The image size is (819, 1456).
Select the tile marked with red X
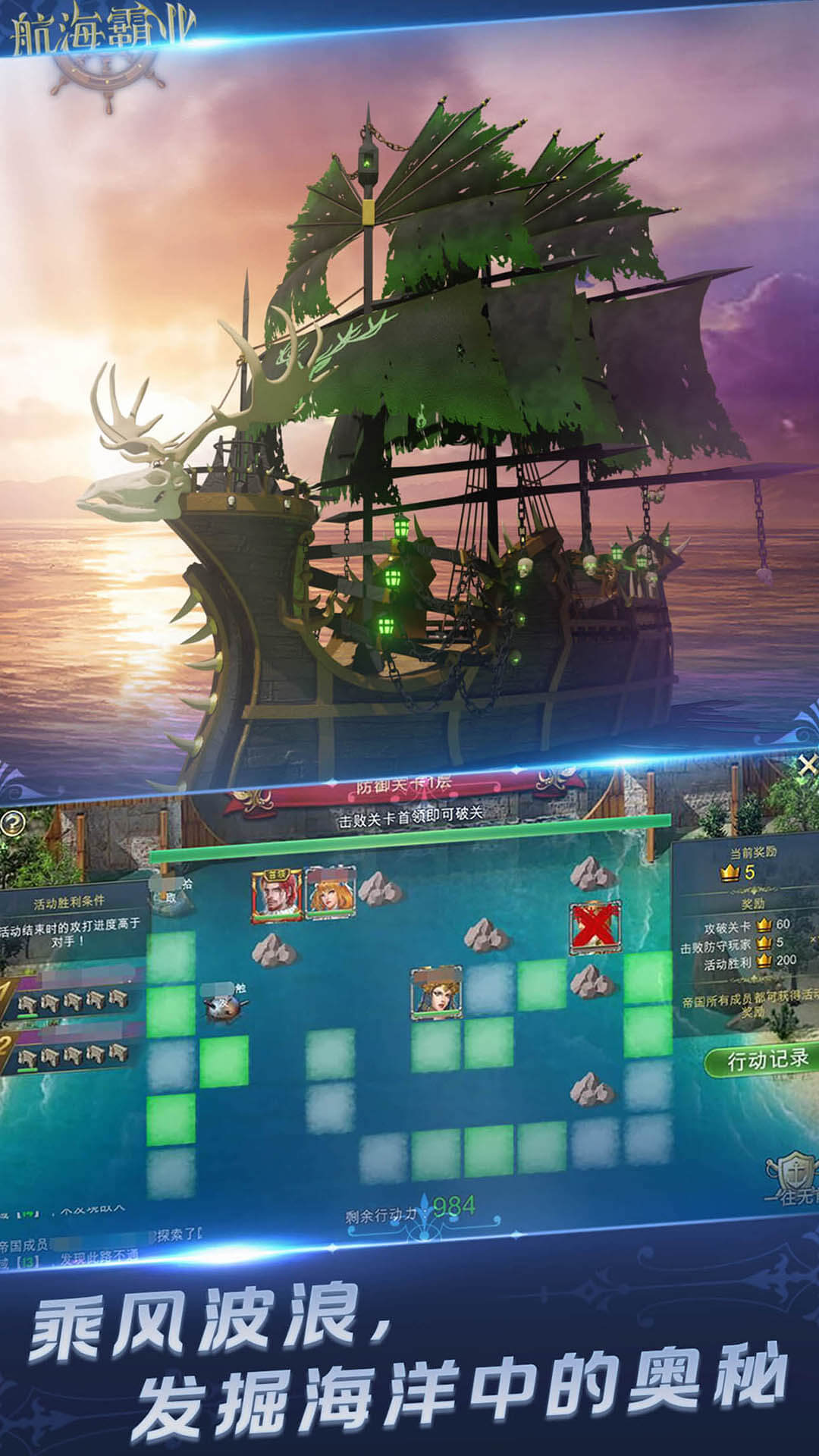pyautogui.click(x=595, y=927)
